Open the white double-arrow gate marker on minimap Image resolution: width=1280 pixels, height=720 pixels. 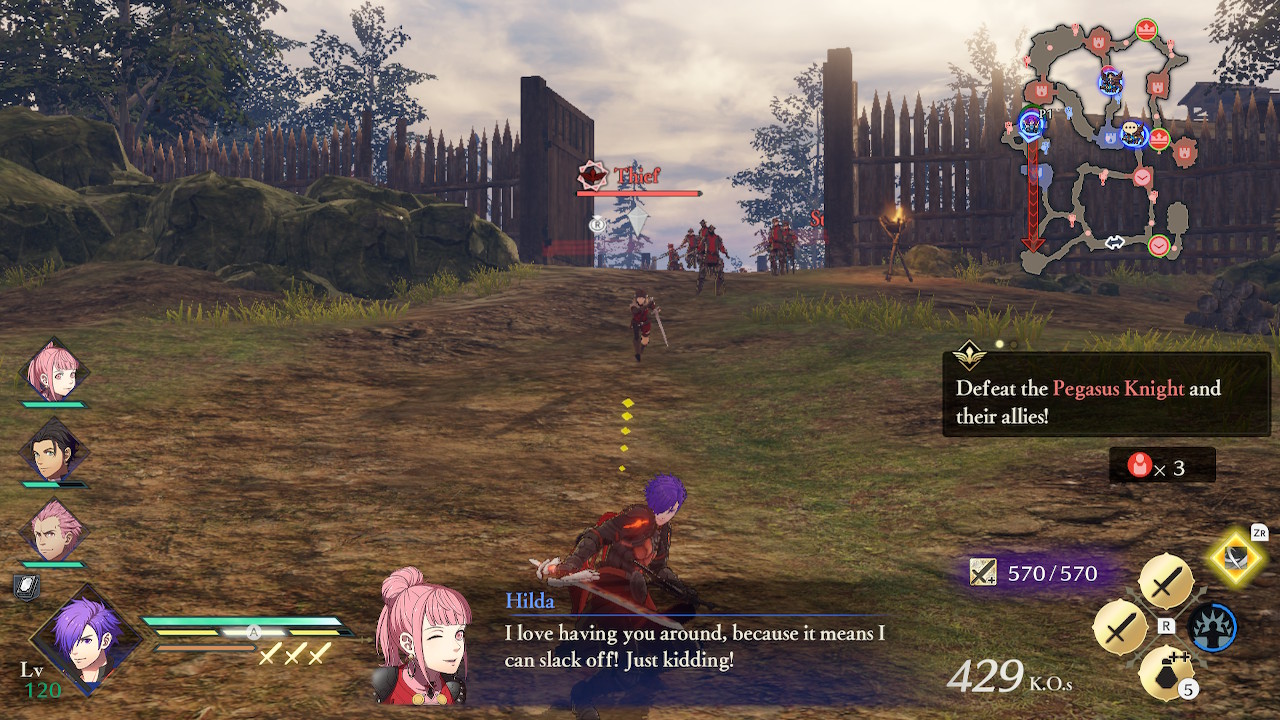1113,241
